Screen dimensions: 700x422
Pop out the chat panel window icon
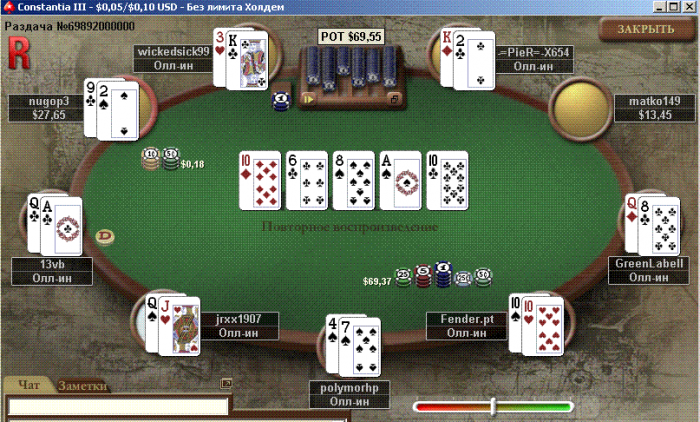(x=226, y=382)
